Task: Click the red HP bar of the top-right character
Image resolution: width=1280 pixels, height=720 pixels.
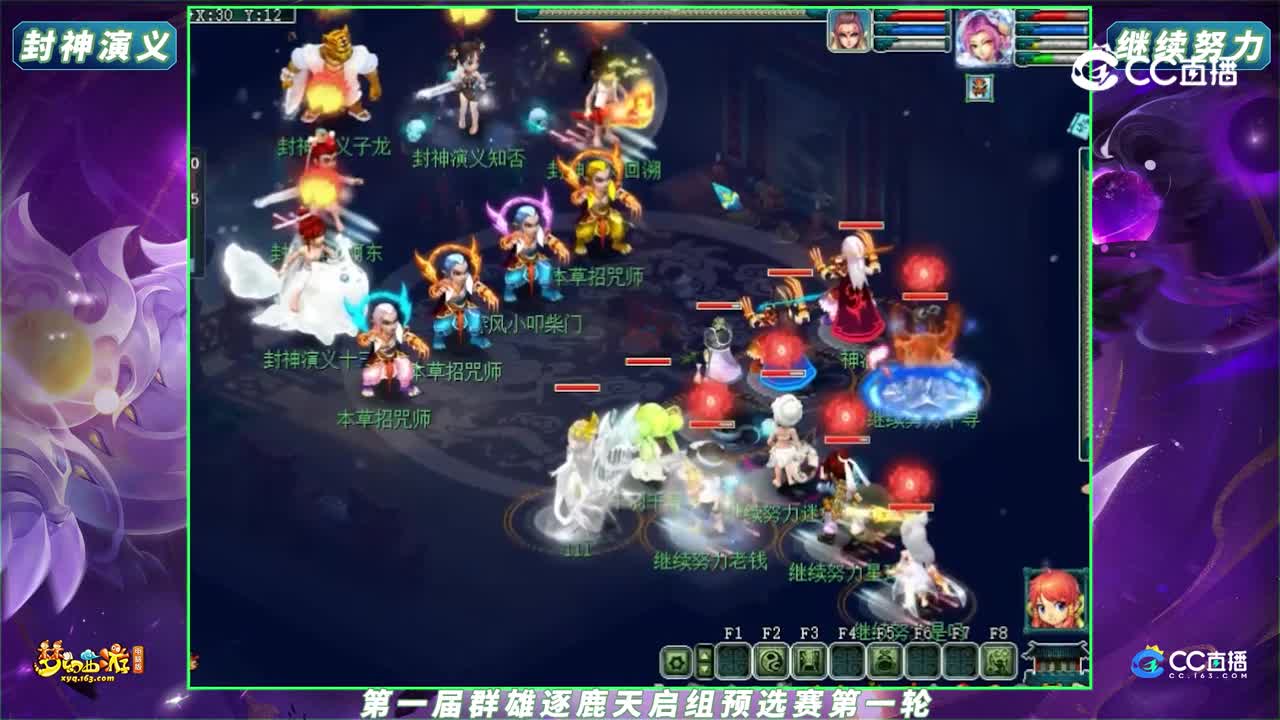Action: pos(1051,17)
